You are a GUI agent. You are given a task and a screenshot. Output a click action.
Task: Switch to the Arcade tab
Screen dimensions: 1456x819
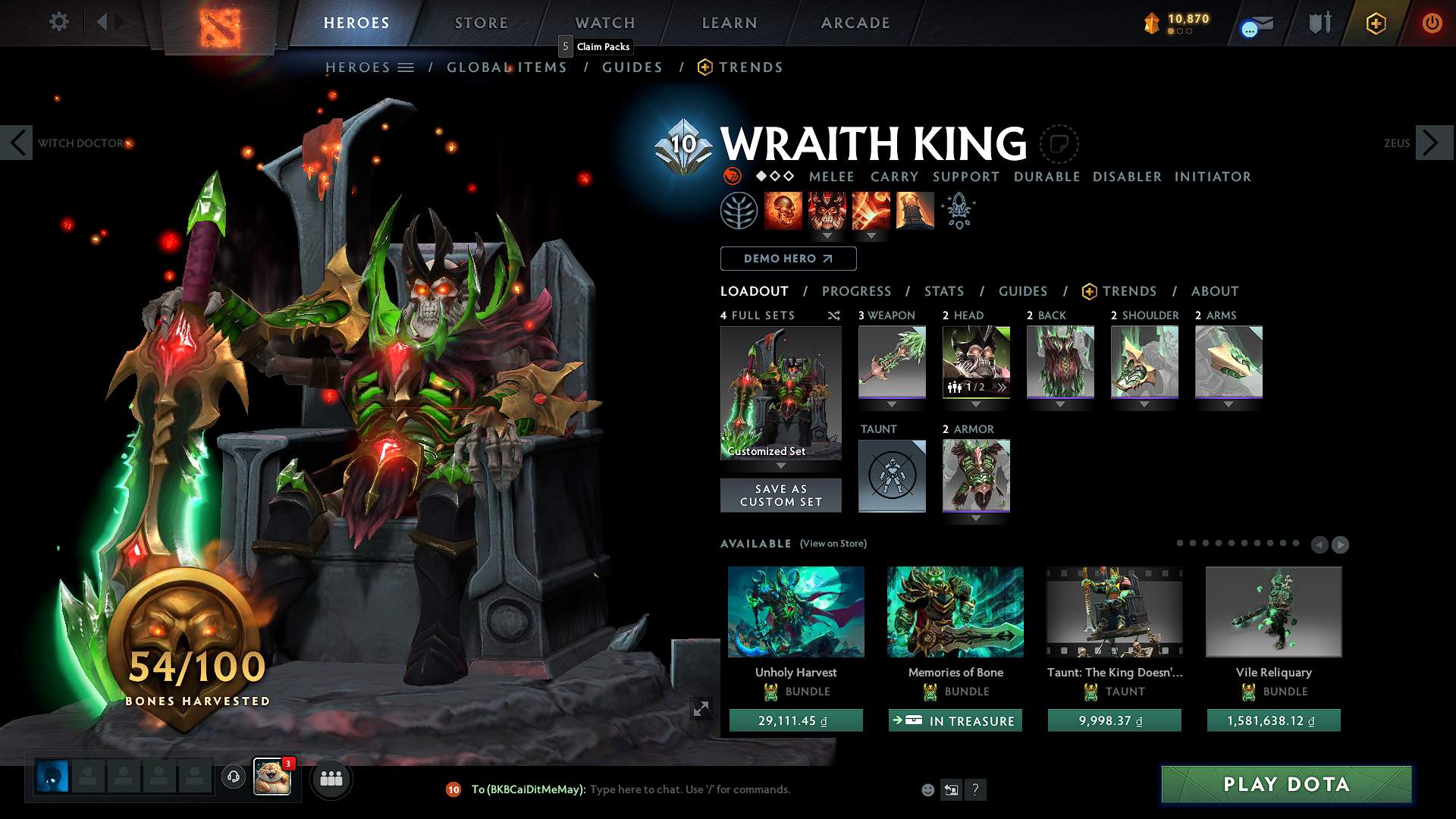point(855,23)
